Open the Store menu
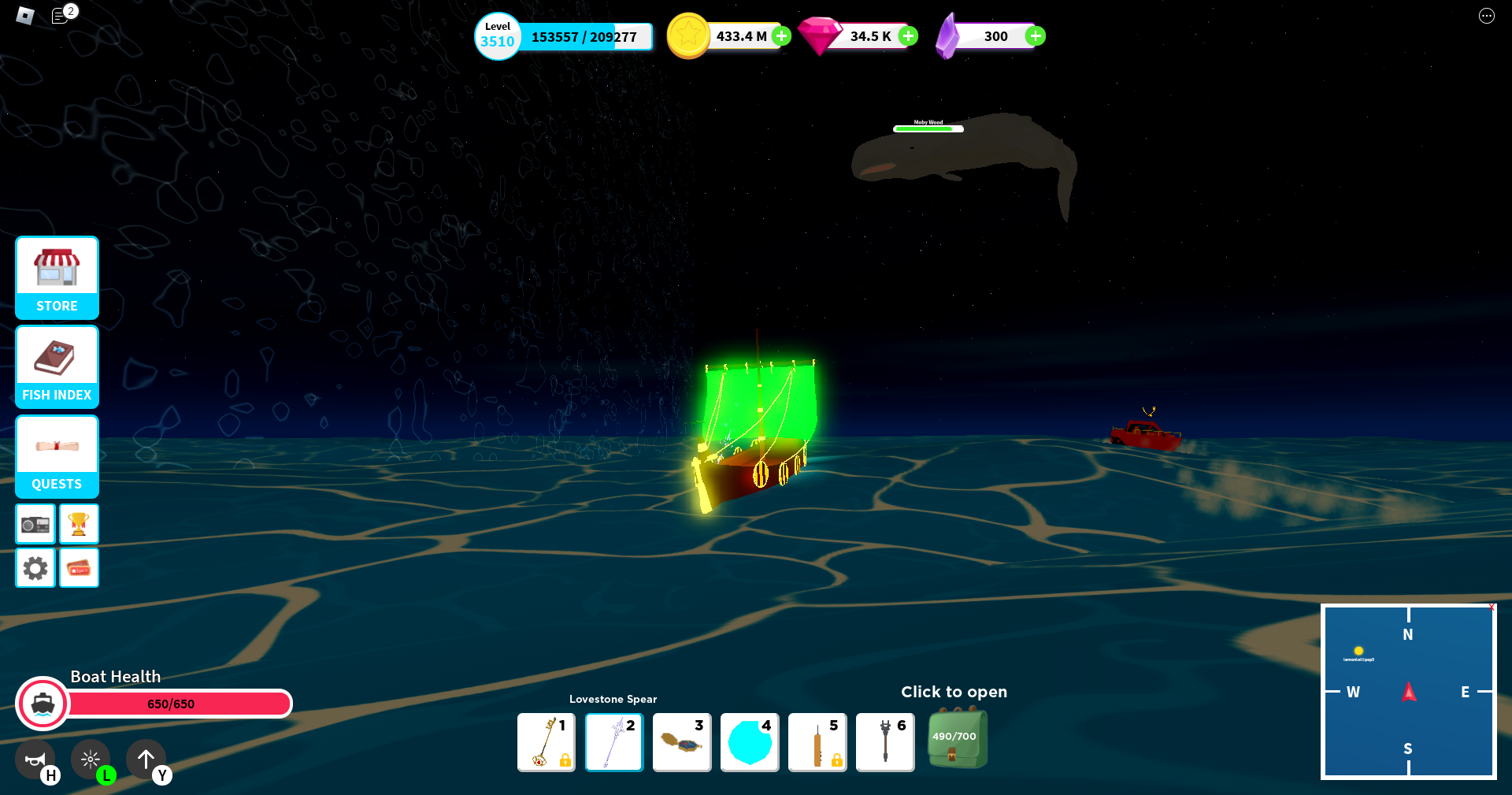Viewport: 1512px width, 795px height. click(x=57, y=277)
